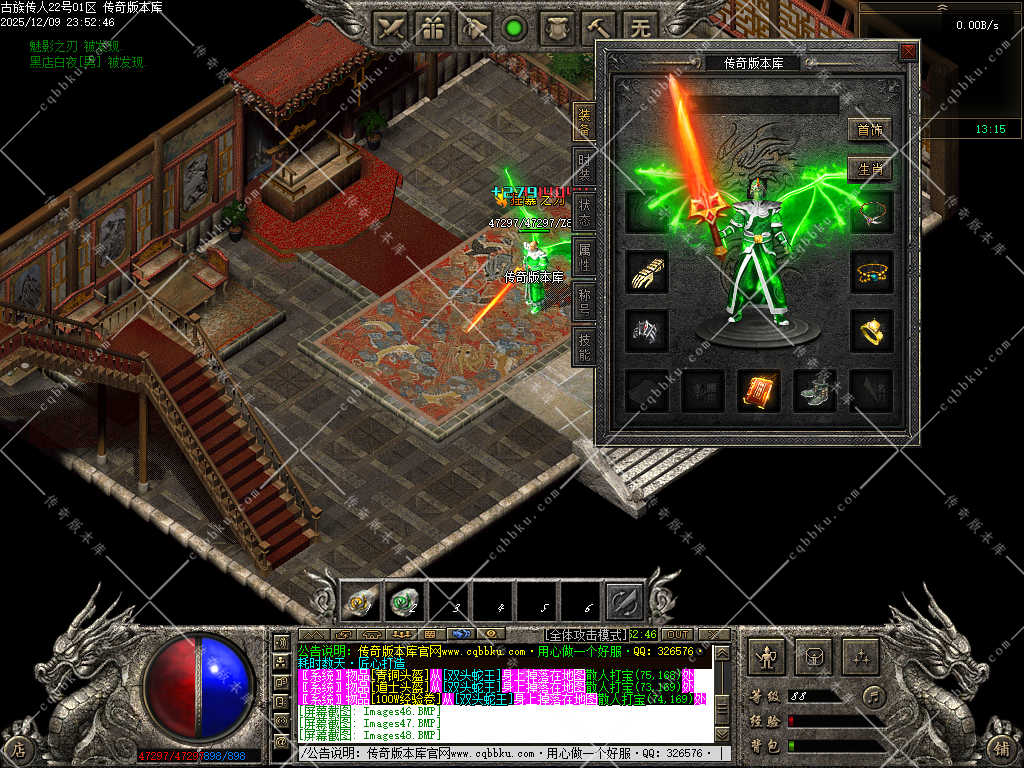The width and height of the screenshot is (1024, 768).
Task: Click the hammer top menu button
Action: click(599, 28)
